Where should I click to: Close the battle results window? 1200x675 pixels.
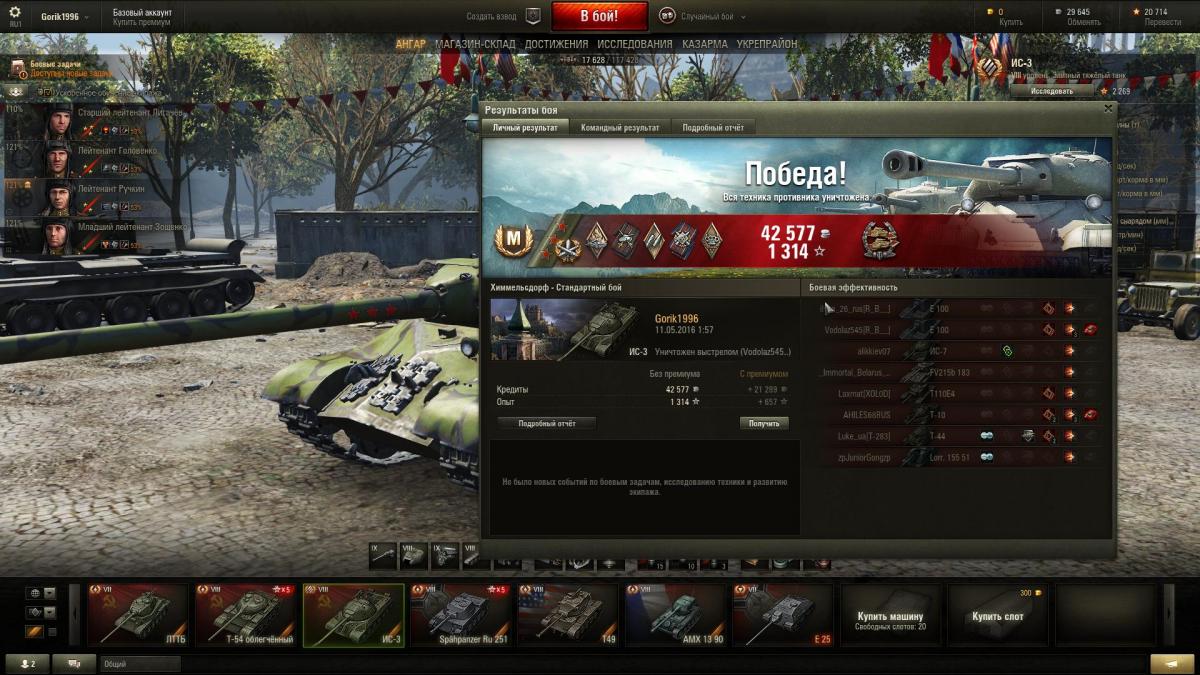[x=1107, y=108]
